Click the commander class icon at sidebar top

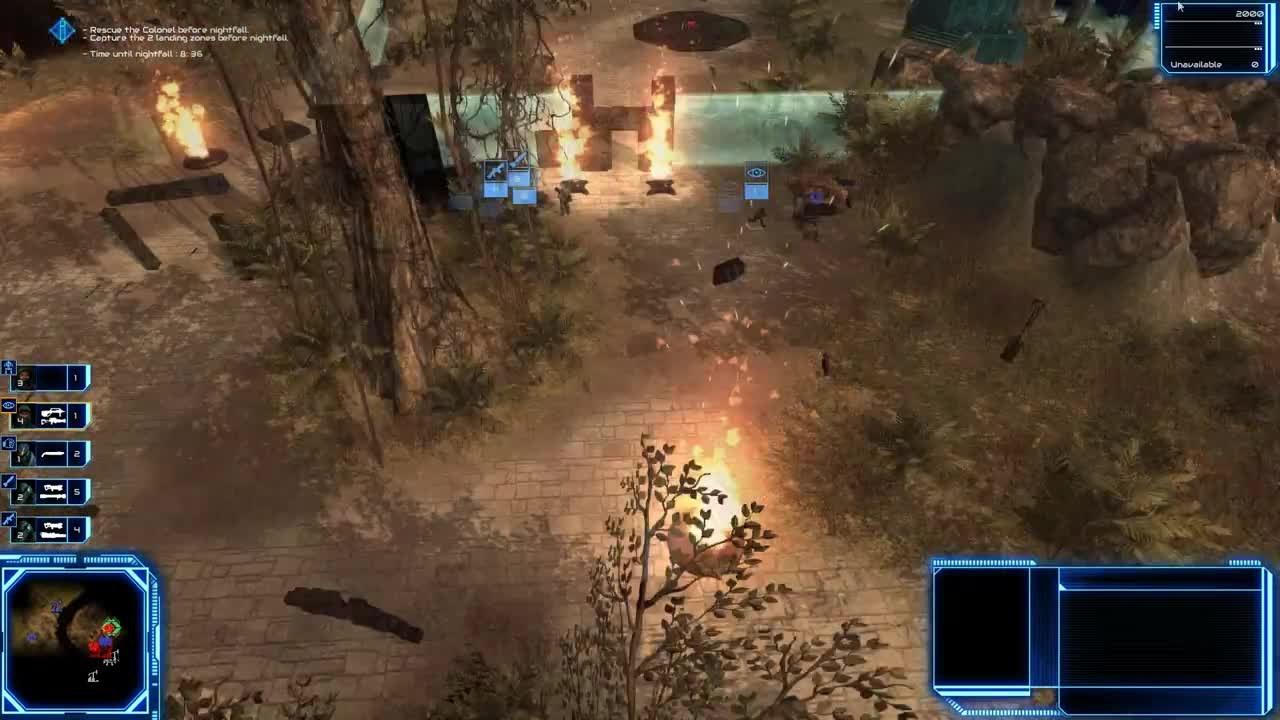click(x=10, y=366)
